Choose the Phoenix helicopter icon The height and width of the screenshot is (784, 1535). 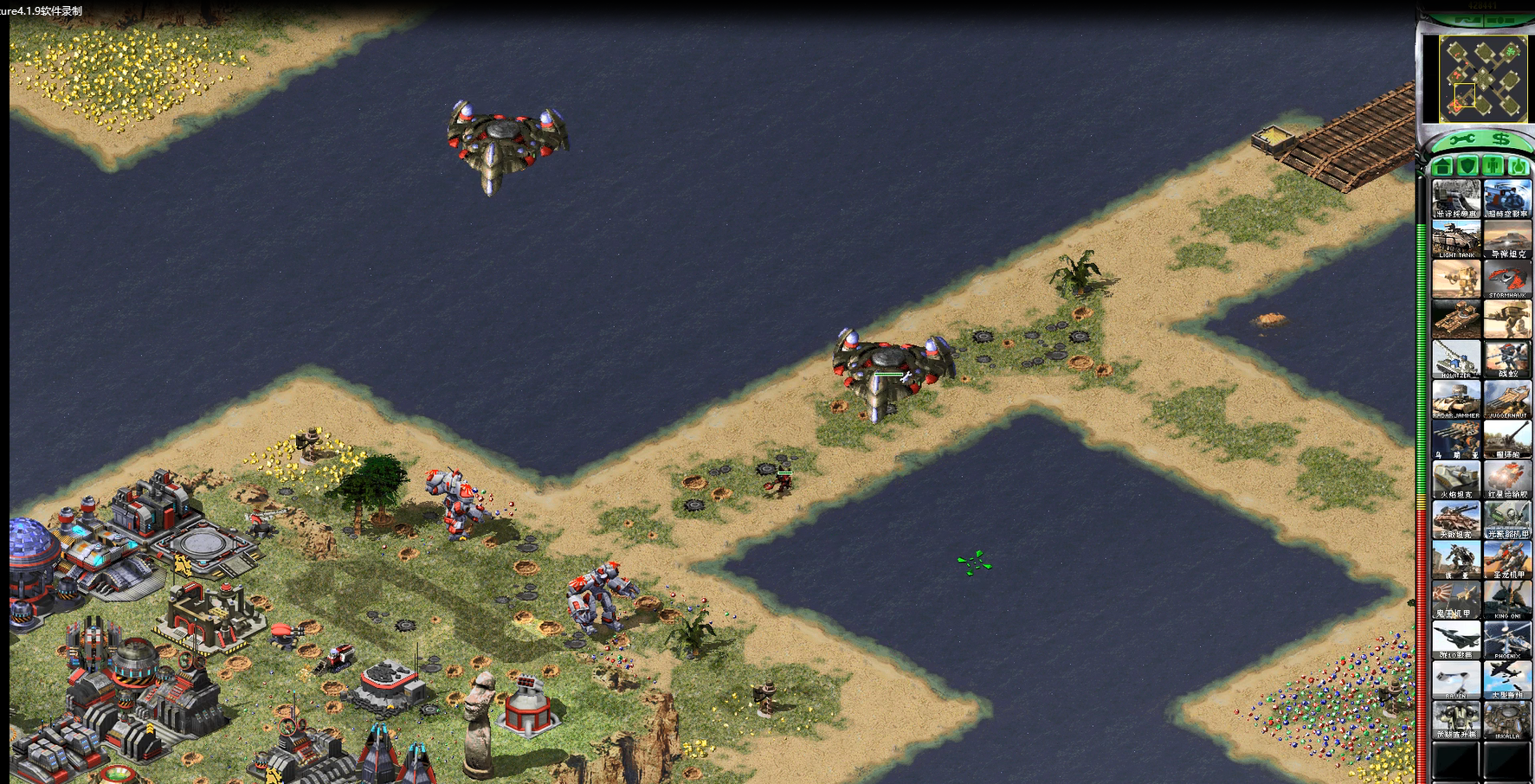pyautogui.click(x=1507, y=639)
